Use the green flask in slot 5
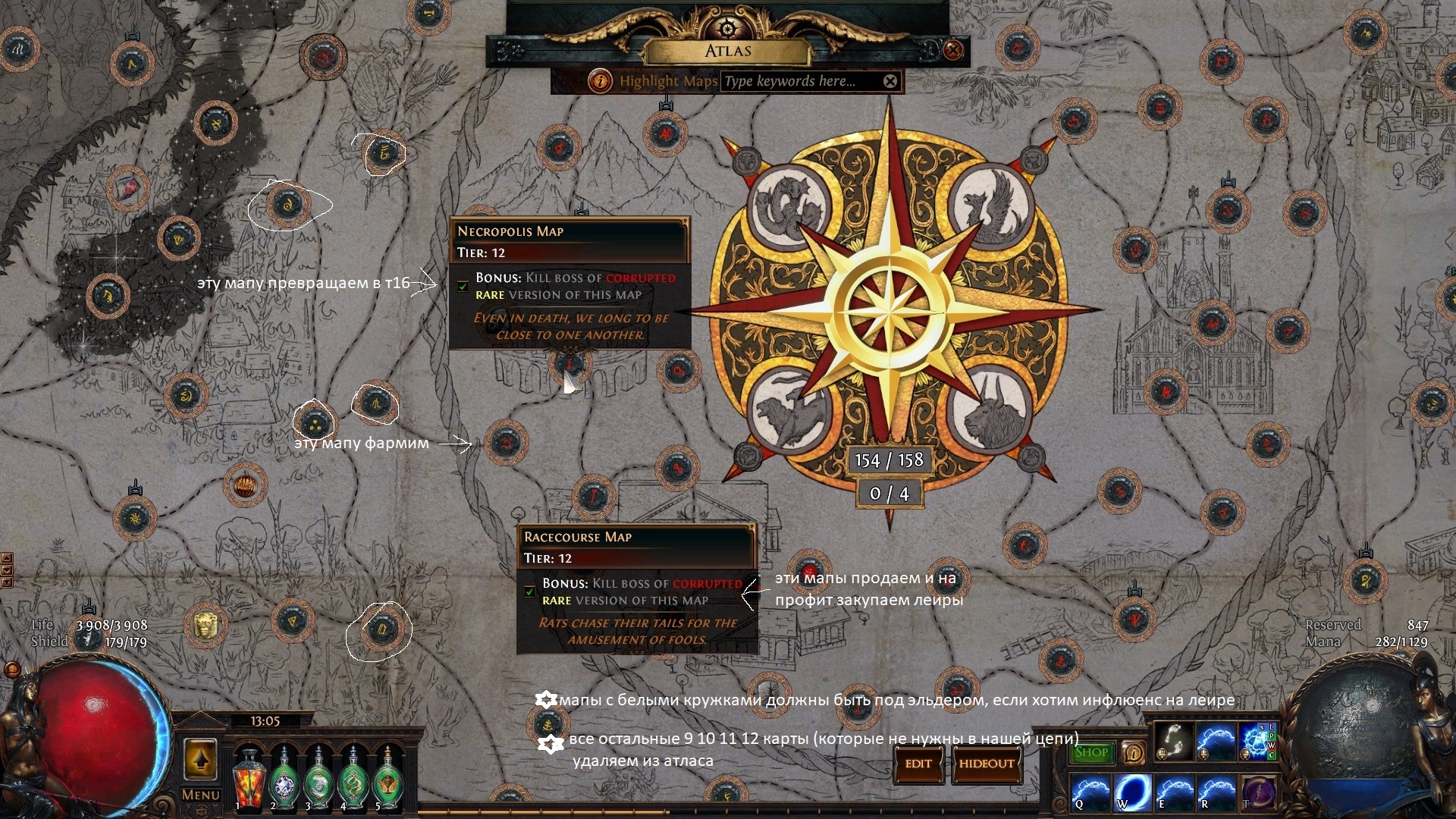The width and height of the screenshot is (1456, 819). pos(388,777)
